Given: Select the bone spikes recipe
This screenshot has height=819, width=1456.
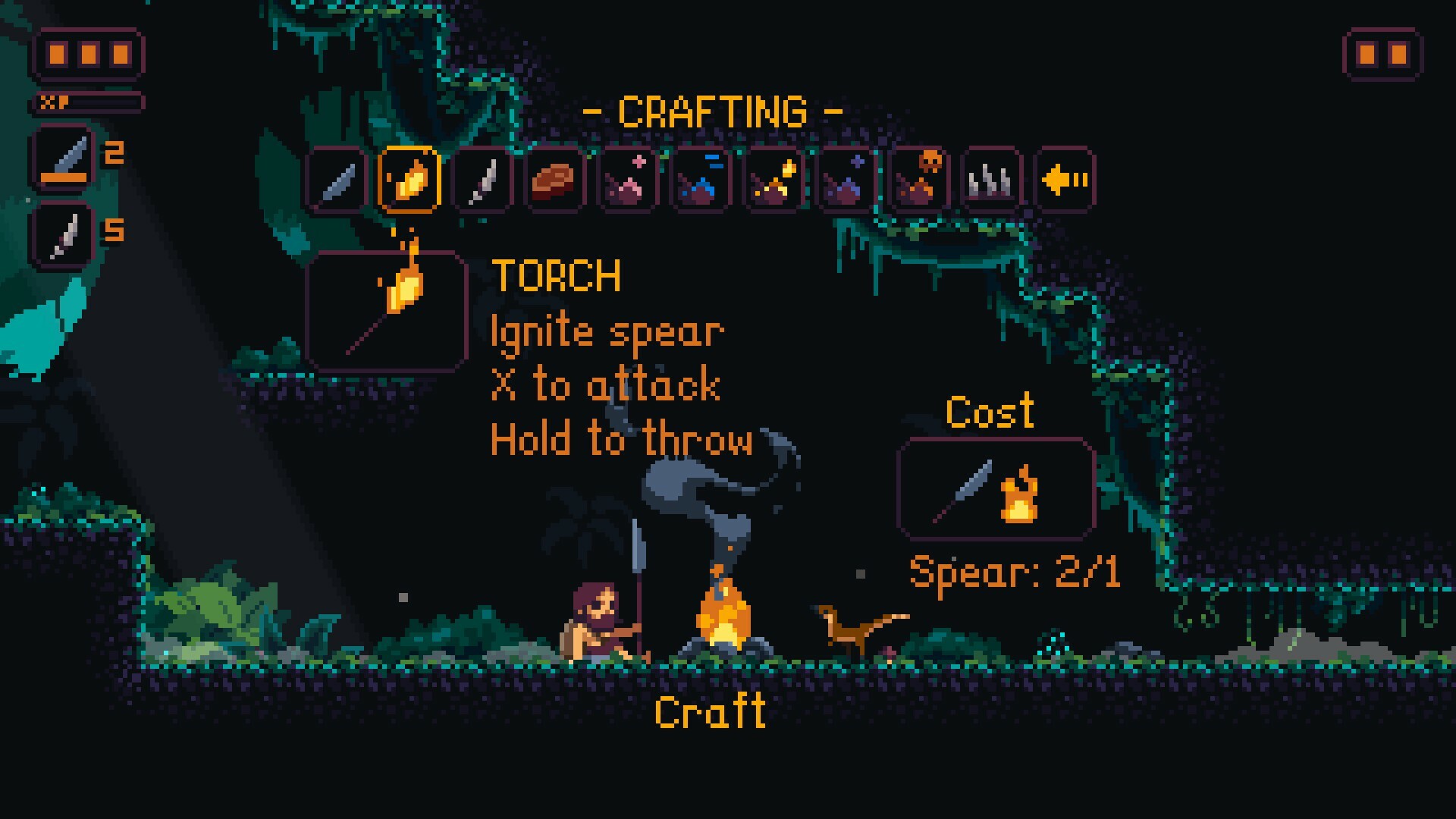Looking at the screenshot, I should [x=993, y=179].
